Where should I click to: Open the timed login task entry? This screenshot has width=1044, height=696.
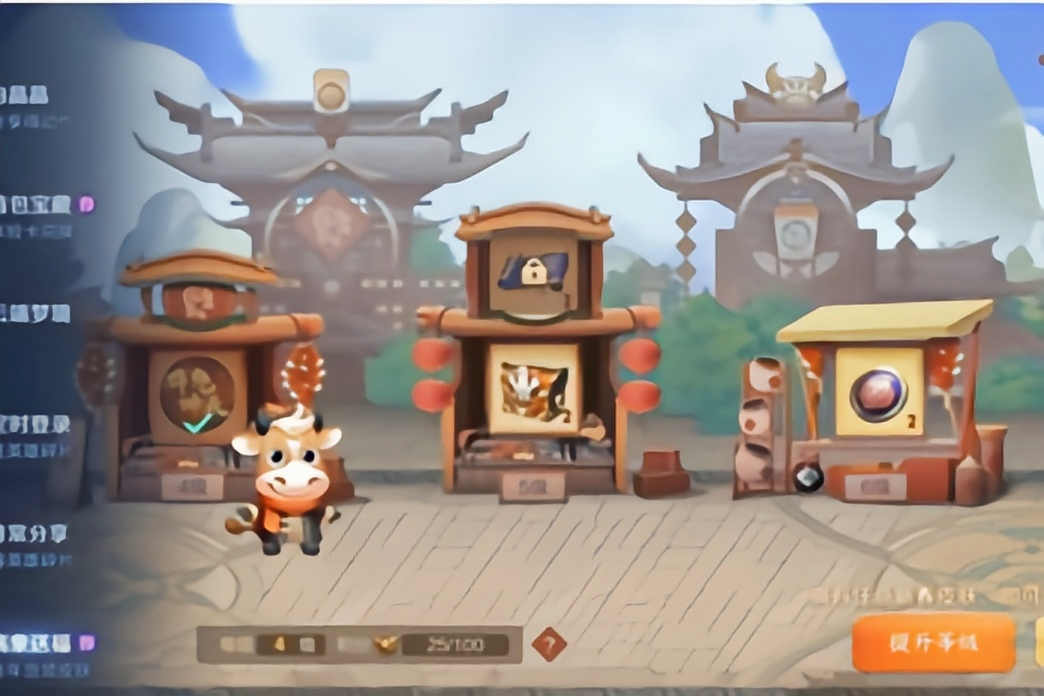(36, 433)
